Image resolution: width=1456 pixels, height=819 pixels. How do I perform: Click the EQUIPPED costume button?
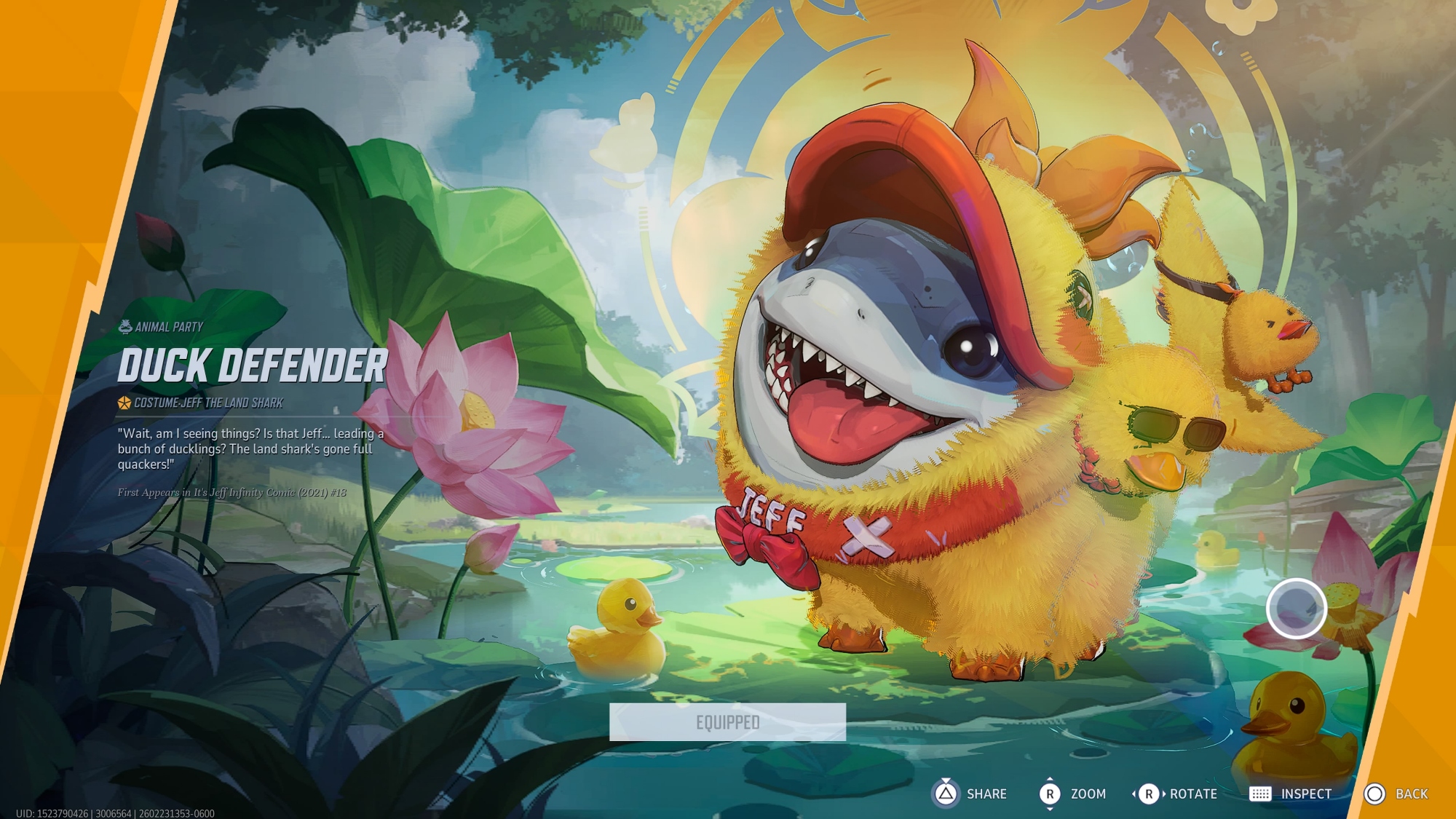(x=727, y=722)
